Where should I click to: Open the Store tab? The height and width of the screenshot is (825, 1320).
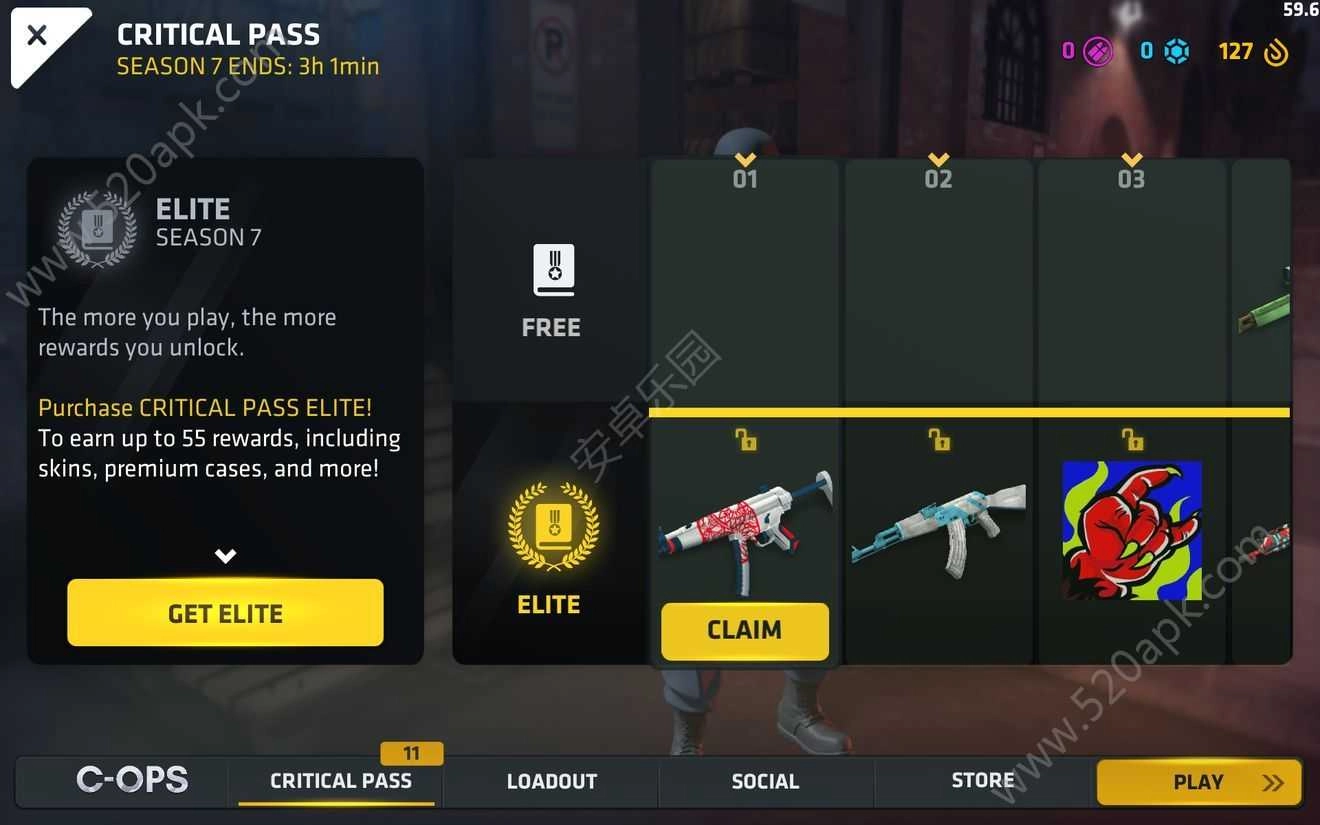tap(982, 781)
